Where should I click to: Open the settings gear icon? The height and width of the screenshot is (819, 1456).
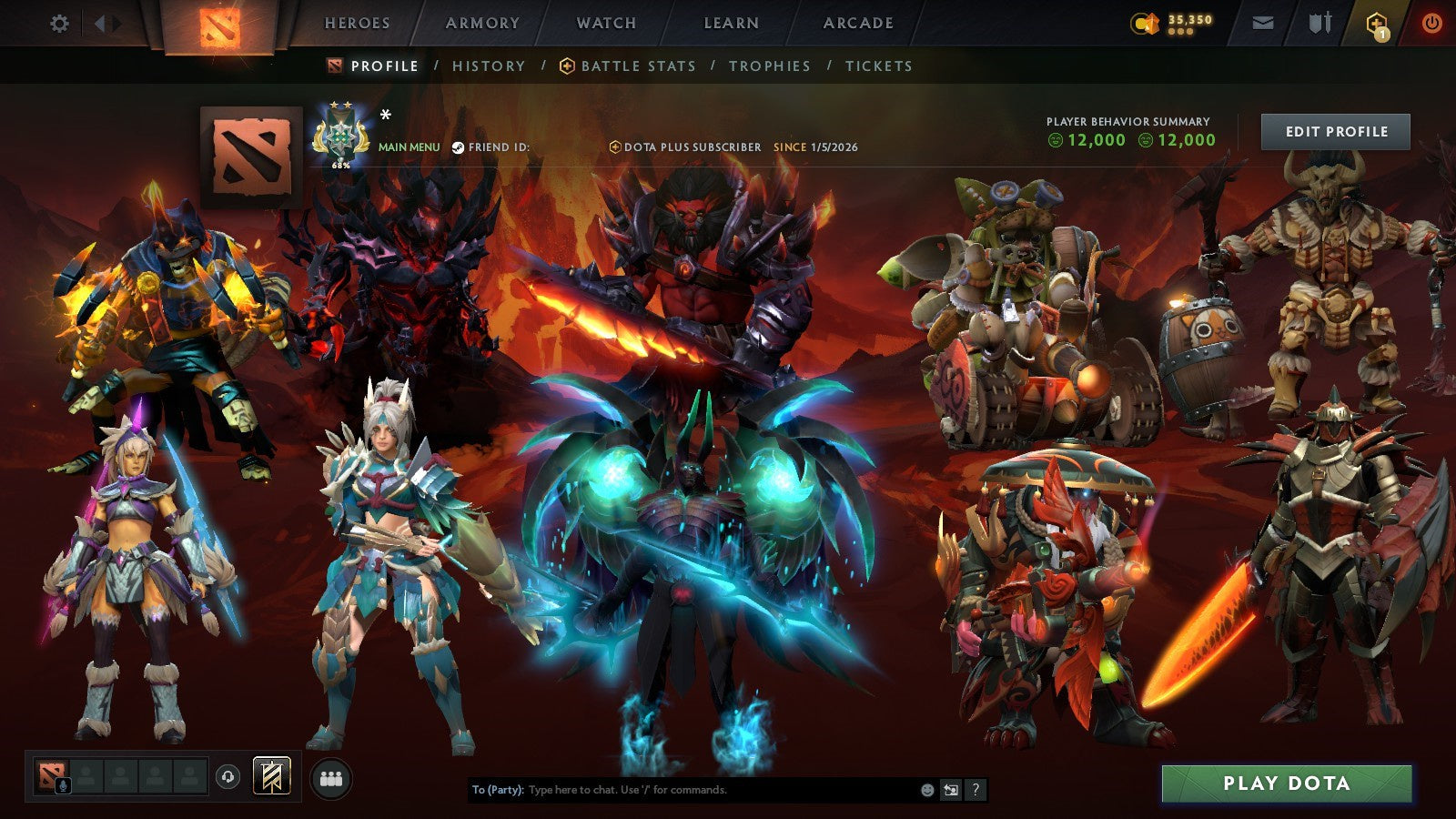click(x=60, y=24)
